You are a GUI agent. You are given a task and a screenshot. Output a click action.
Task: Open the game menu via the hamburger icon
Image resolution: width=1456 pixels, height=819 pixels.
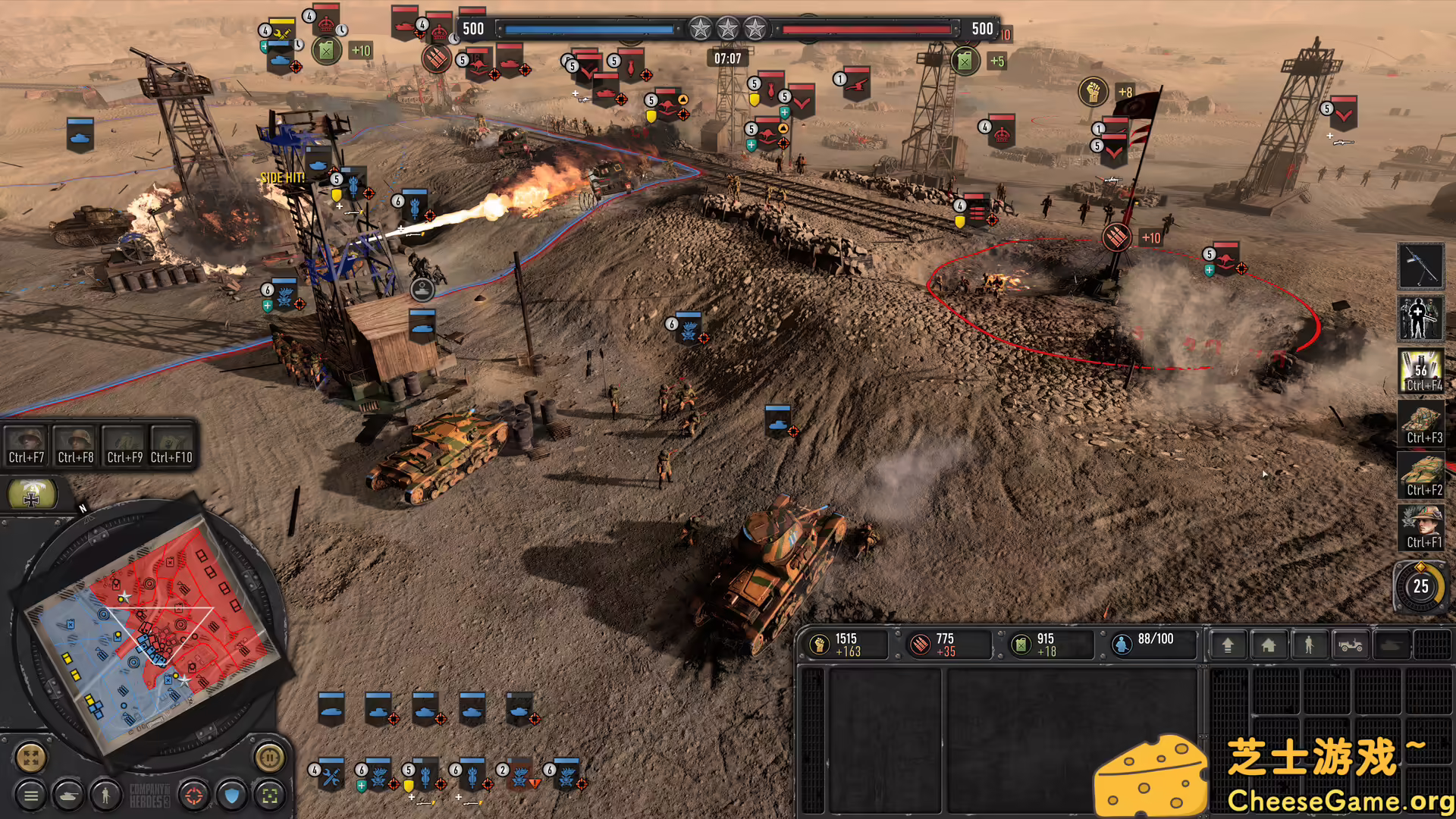(x=33, y=795)
